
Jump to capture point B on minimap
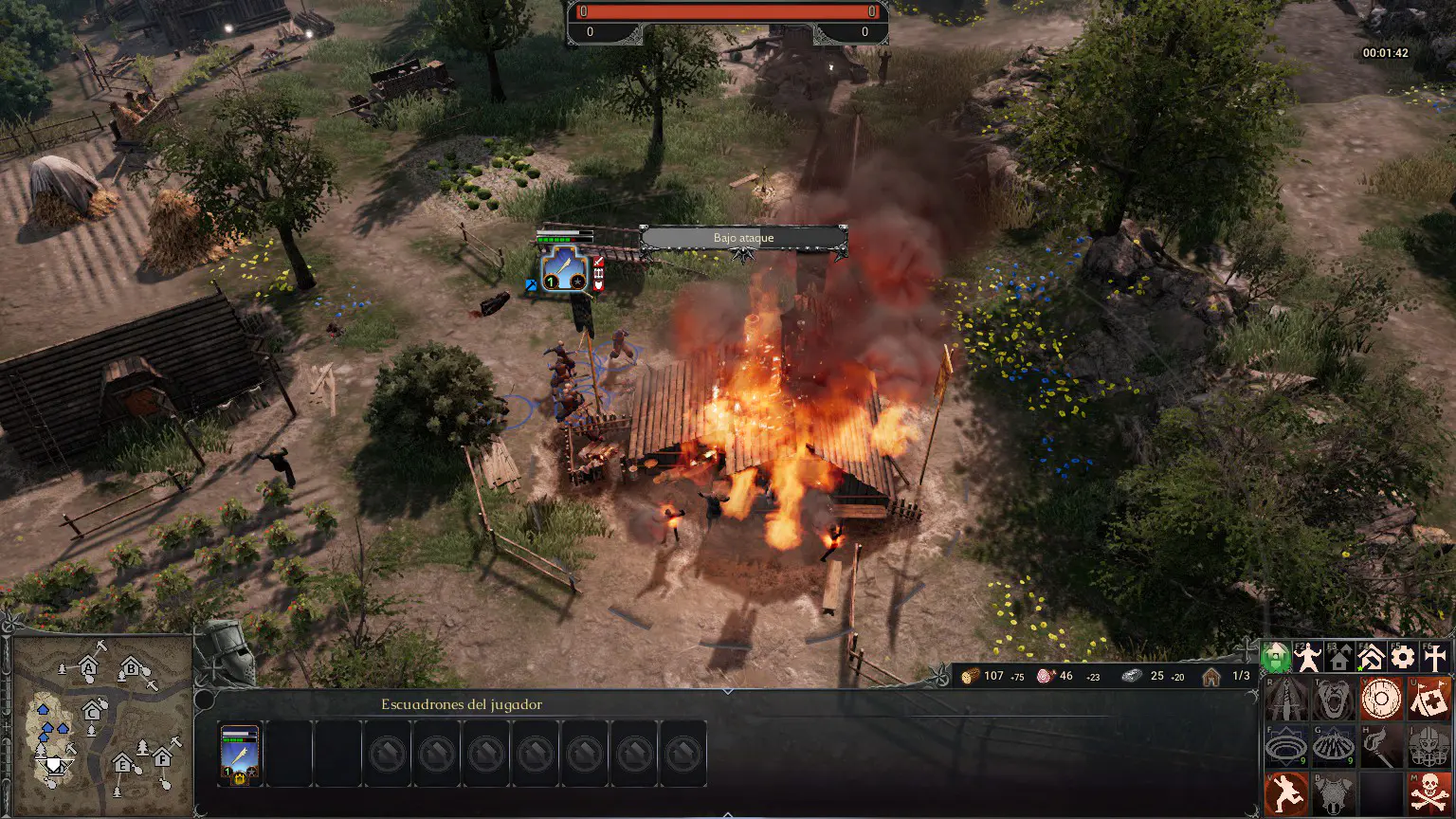131,670
